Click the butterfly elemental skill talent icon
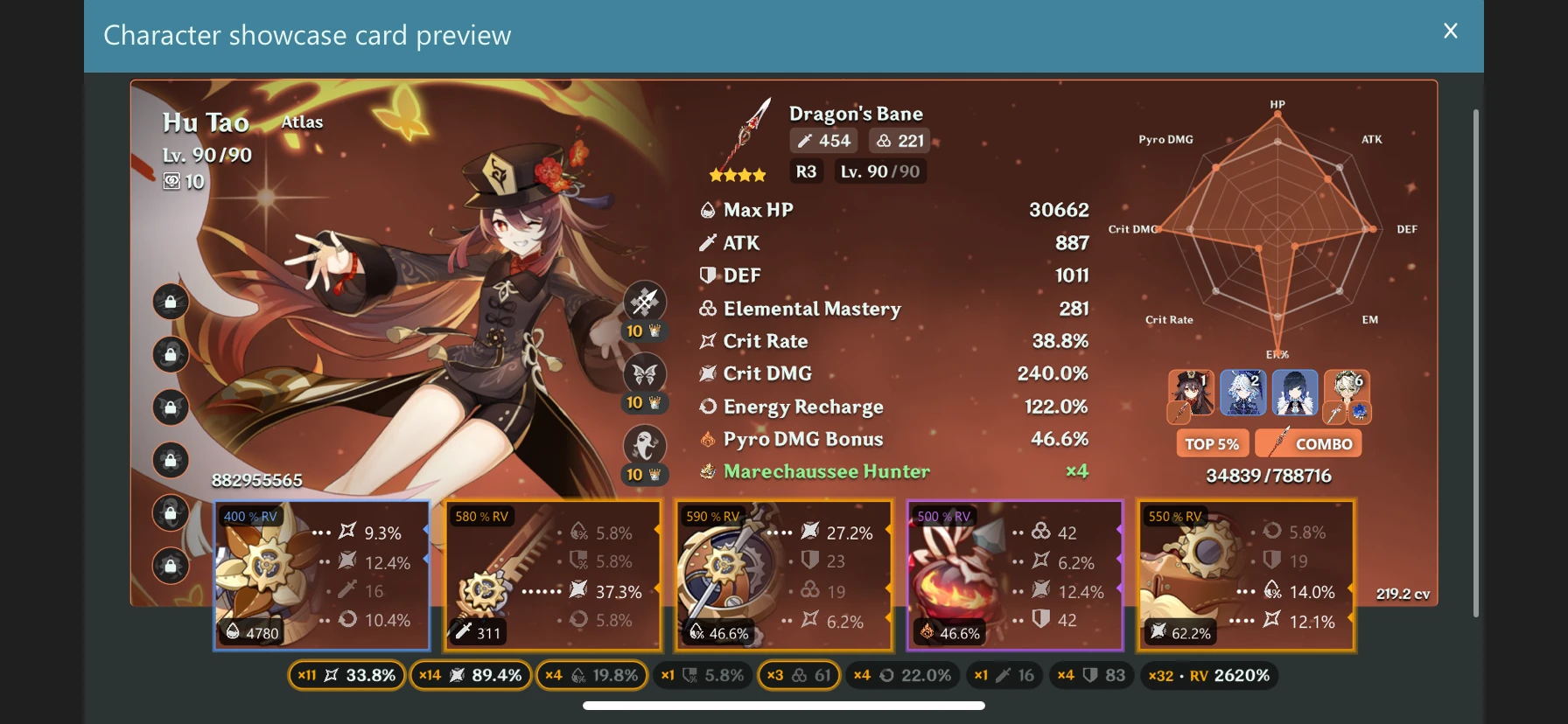The image size is (1568, 724). [643, 374]
